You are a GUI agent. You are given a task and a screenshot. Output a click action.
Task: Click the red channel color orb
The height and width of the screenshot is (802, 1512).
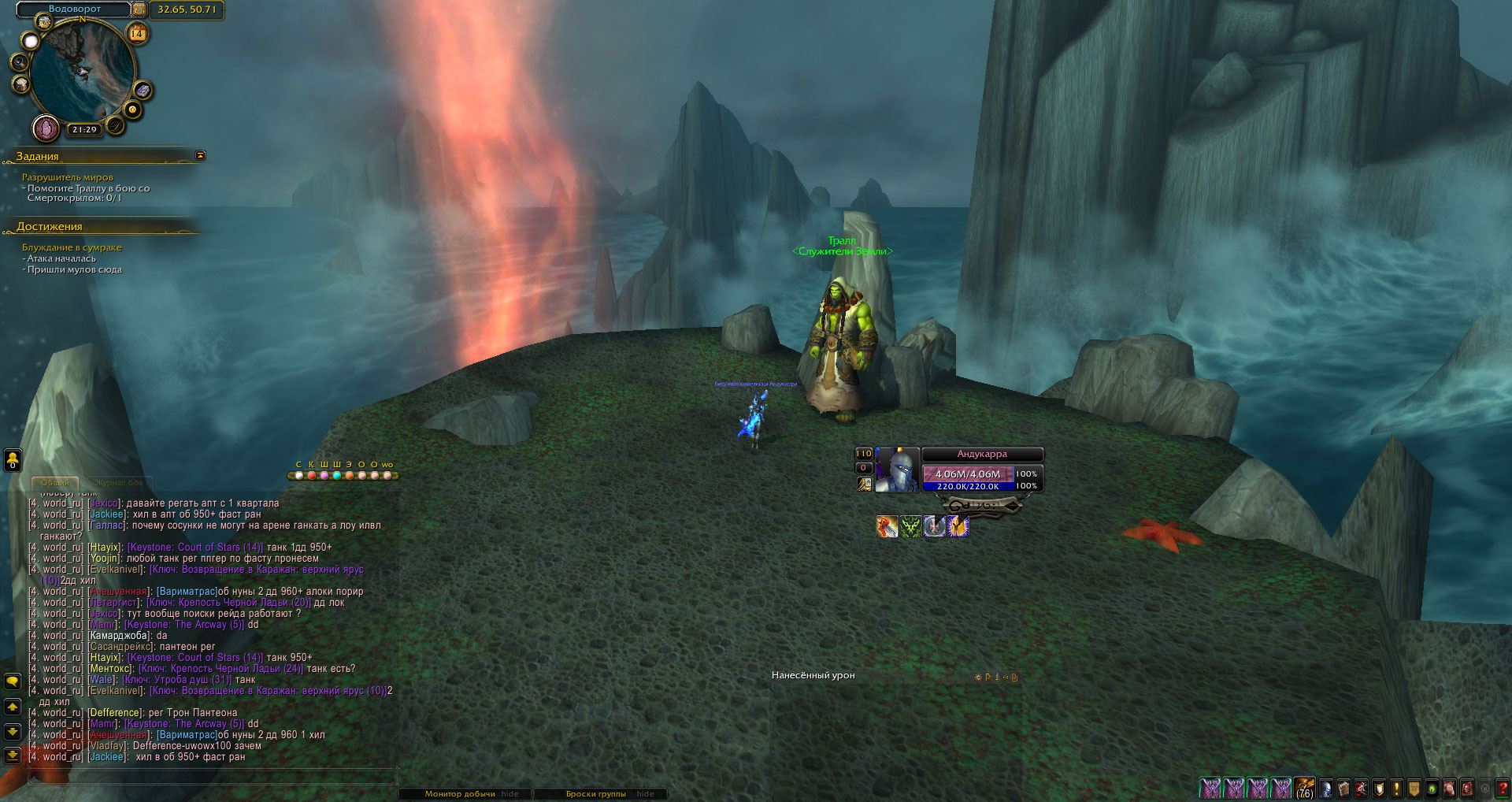(x=311, y=475)
